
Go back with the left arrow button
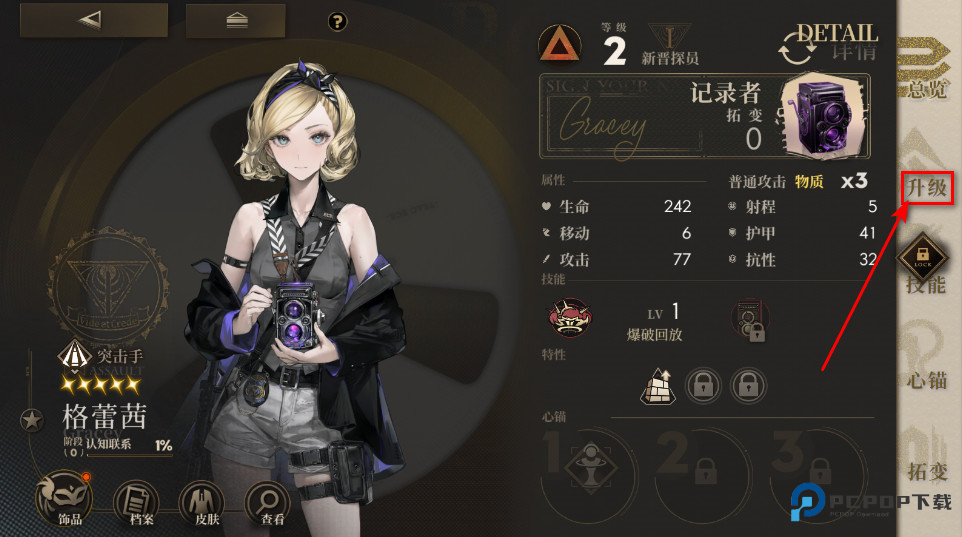94,20
